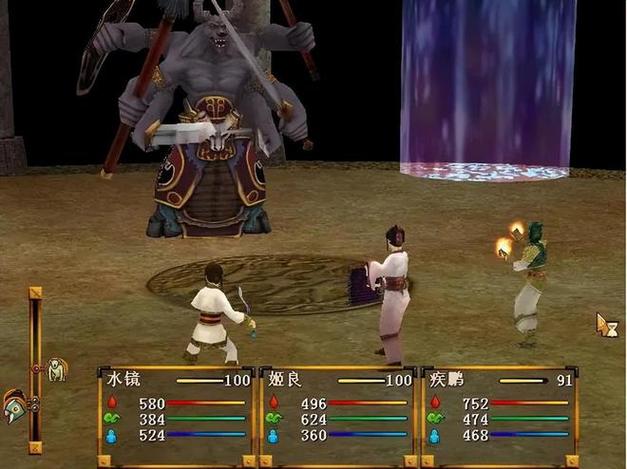Select the 姬良 character status panel
The image size is (627, 469).
(x=337, y=416)
